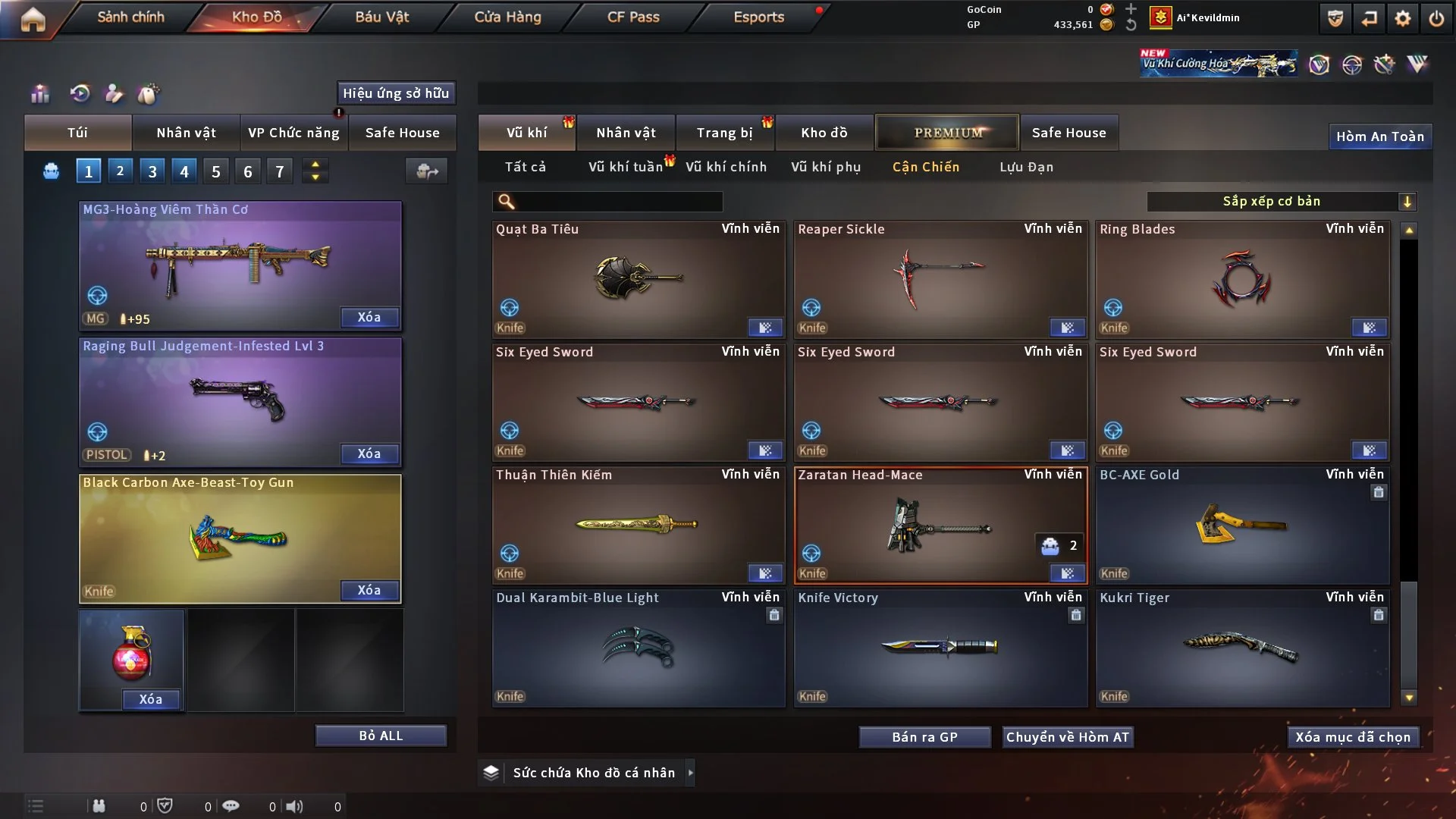Image resolution: width=1456 pixels, height=819 pixels.
Task: Select the Lựu Đạn category
Action: coord(1026,167)
